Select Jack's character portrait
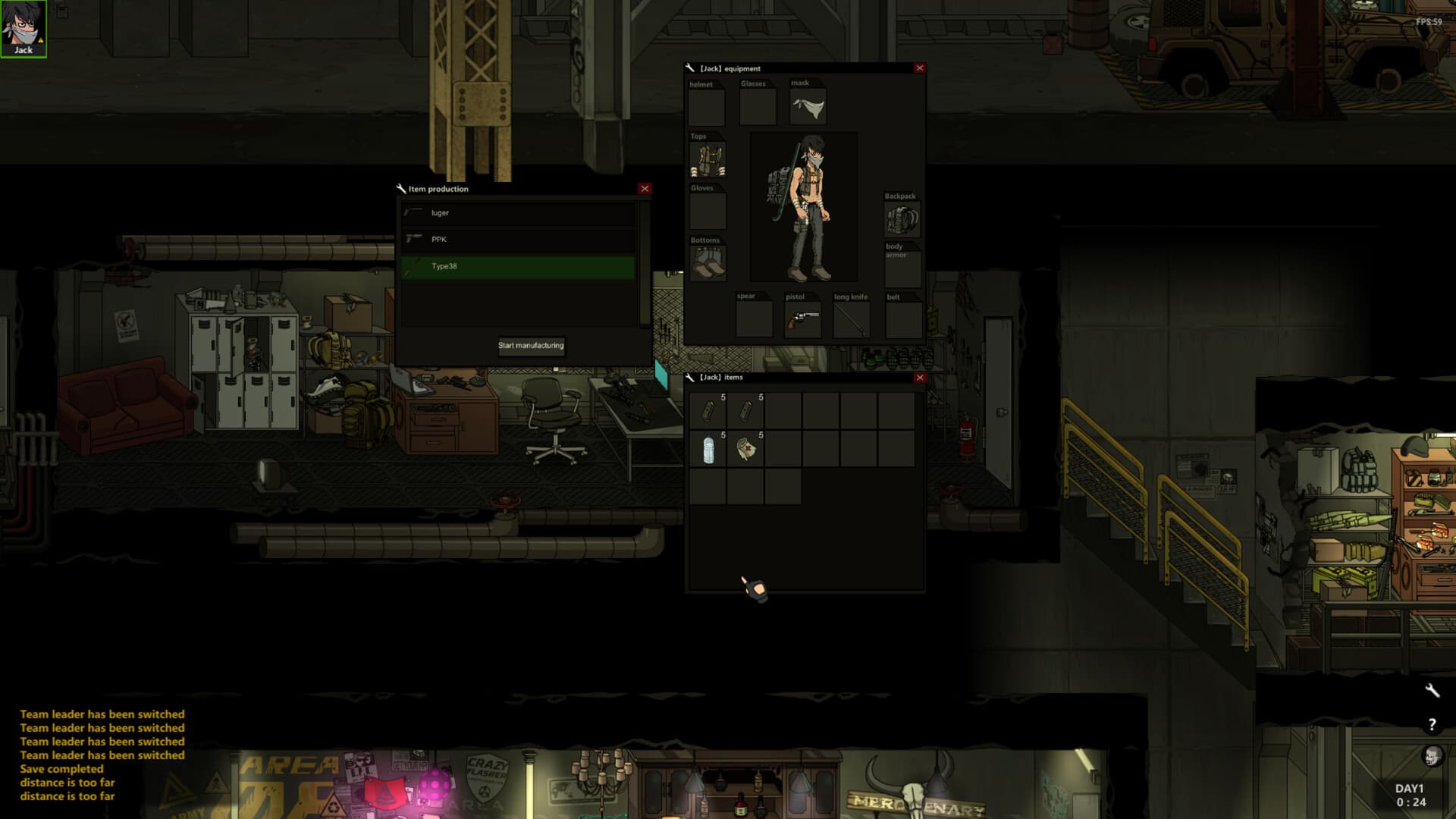Image resolution: width=1456 pixels, height=819 pixels. pos(24,28)
